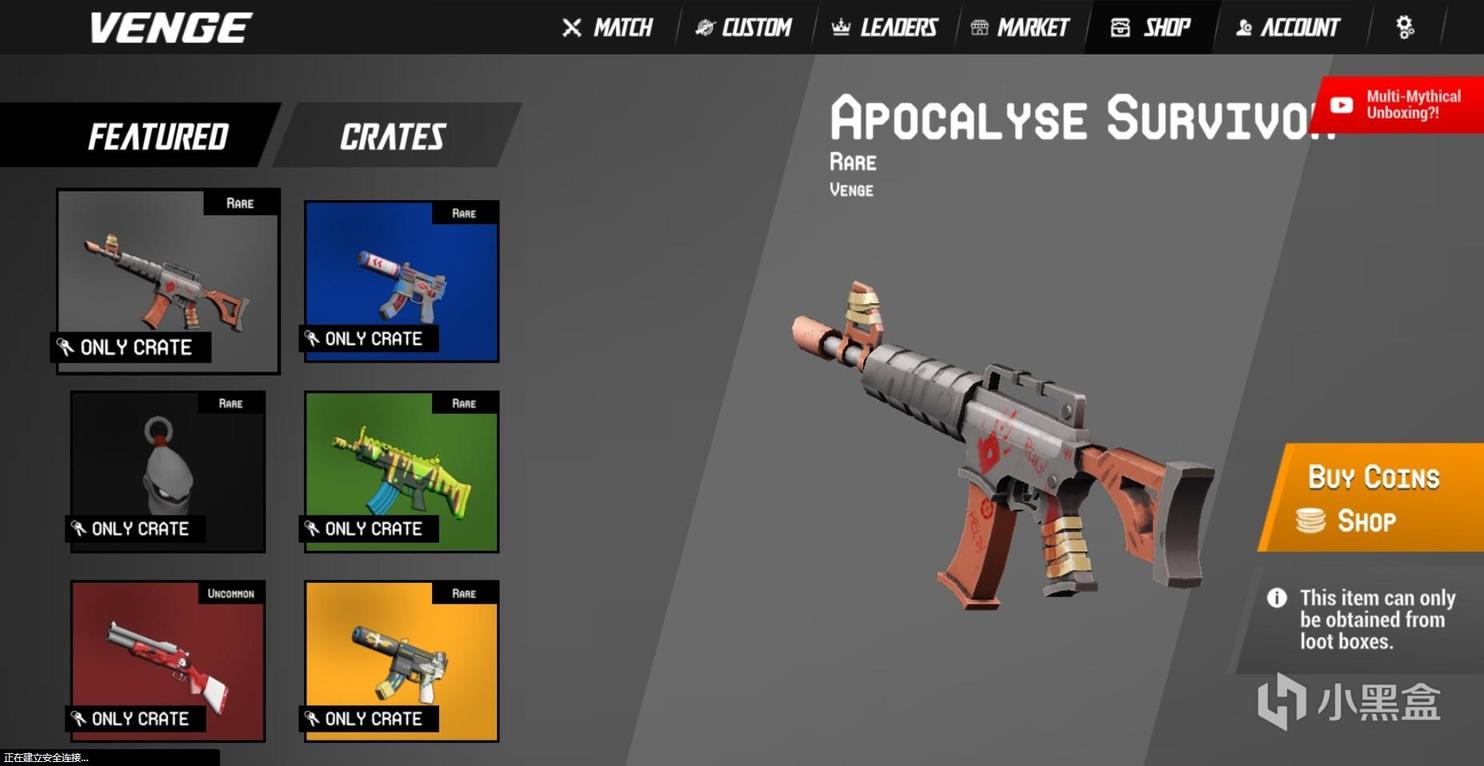The image size is (1484, 766).
Task: Open the Multi-Mythical Unboxing YouTube banner
Action: [1401, 105]
